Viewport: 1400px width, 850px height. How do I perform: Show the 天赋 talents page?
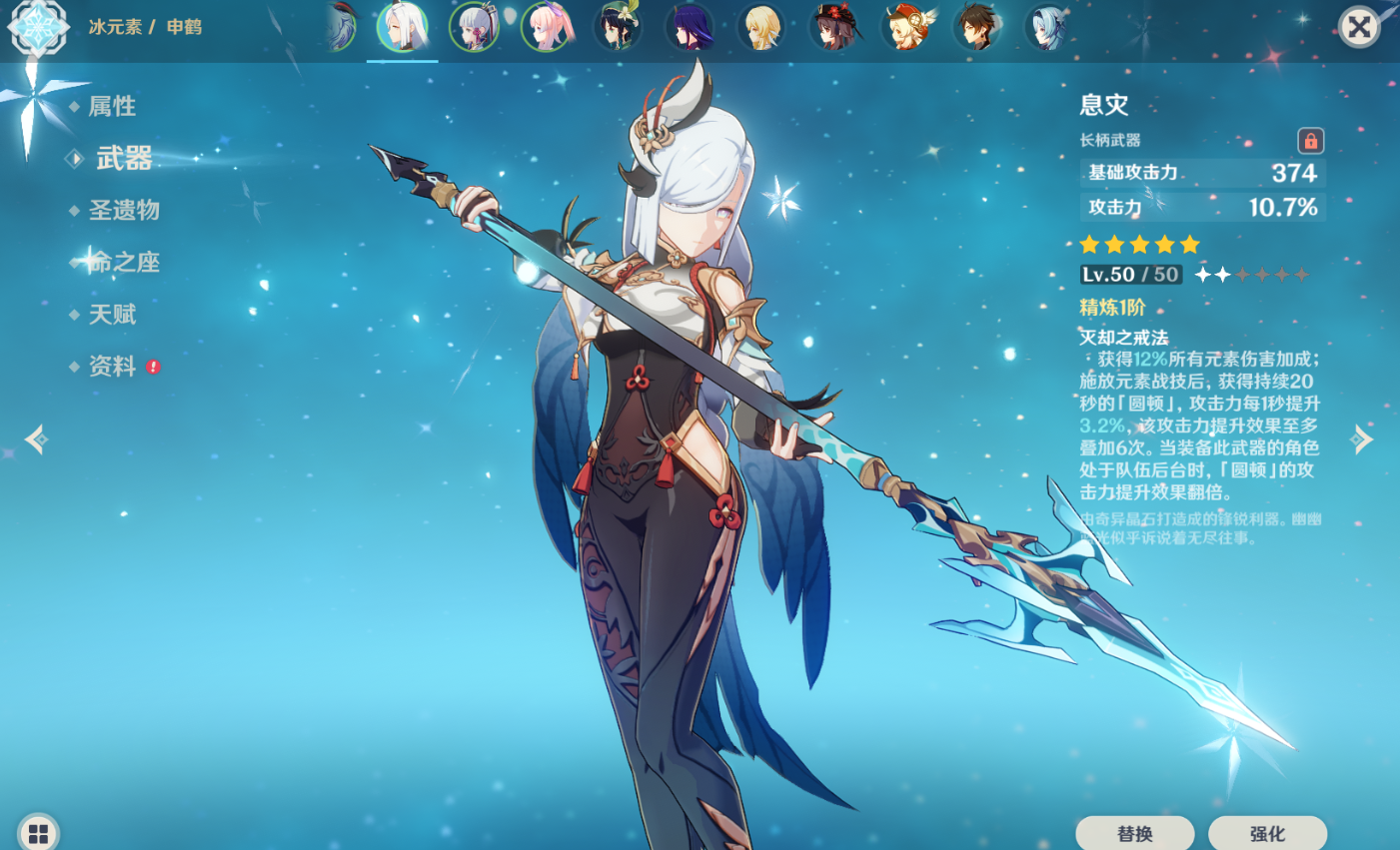tap(112, 315)
